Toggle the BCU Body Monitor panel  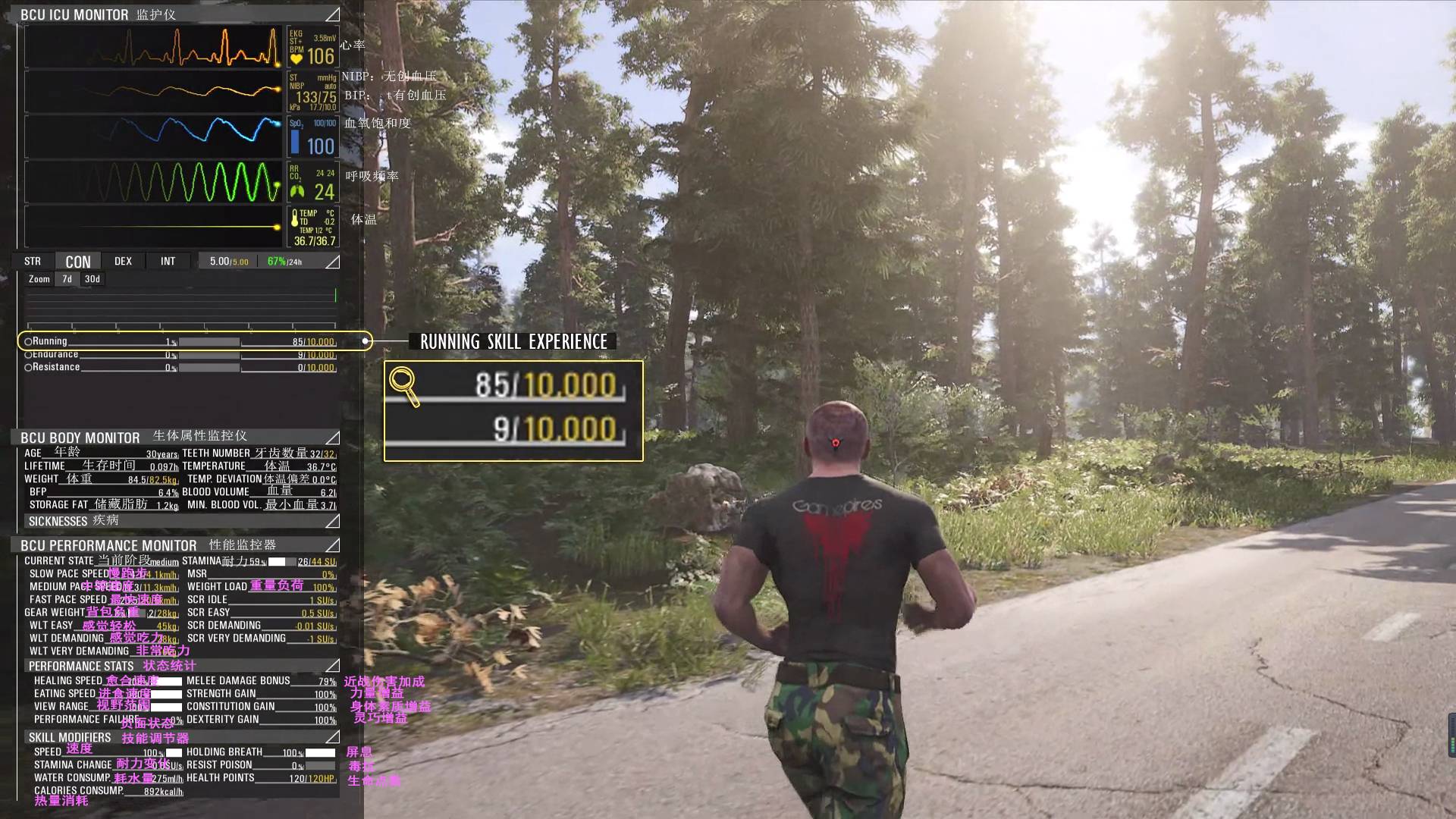332,438
